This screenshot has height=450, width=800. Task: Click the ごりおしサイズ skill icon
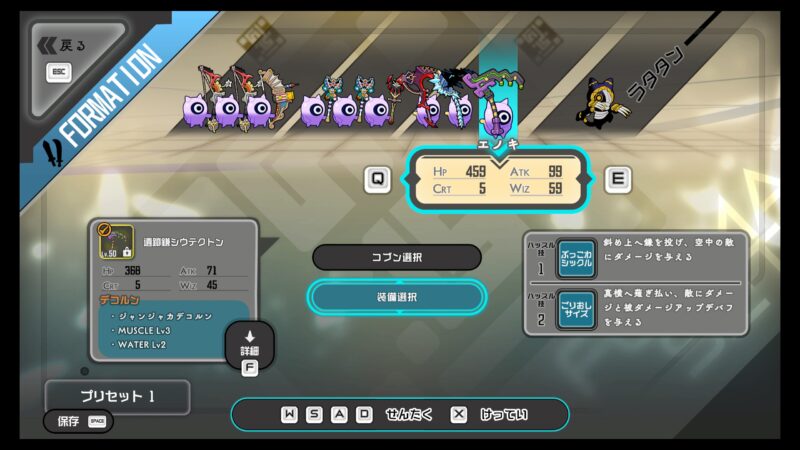[576, 312]
